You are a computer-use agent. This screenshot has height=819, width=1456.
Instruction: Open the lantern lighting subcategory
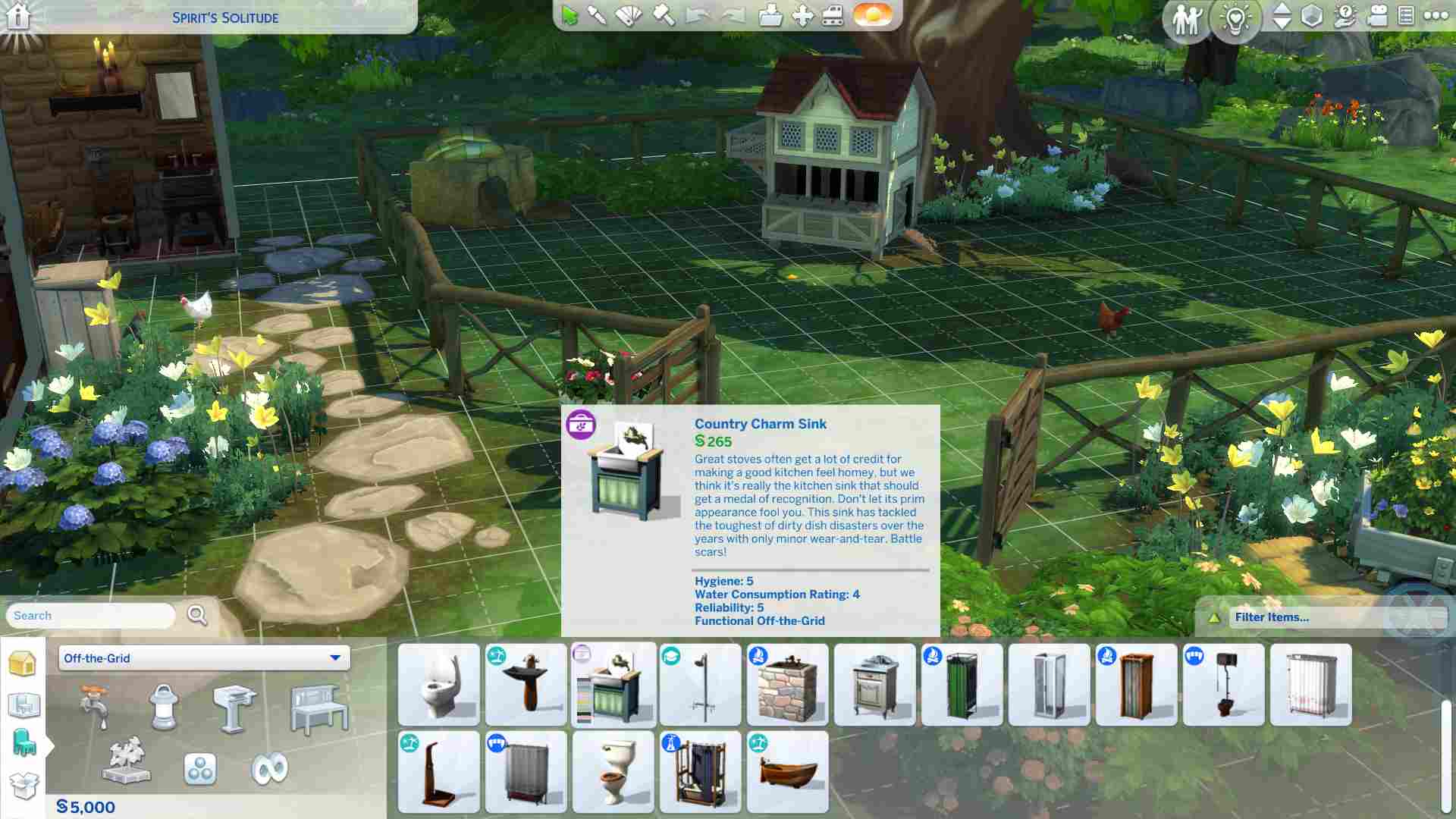point(163,705)
